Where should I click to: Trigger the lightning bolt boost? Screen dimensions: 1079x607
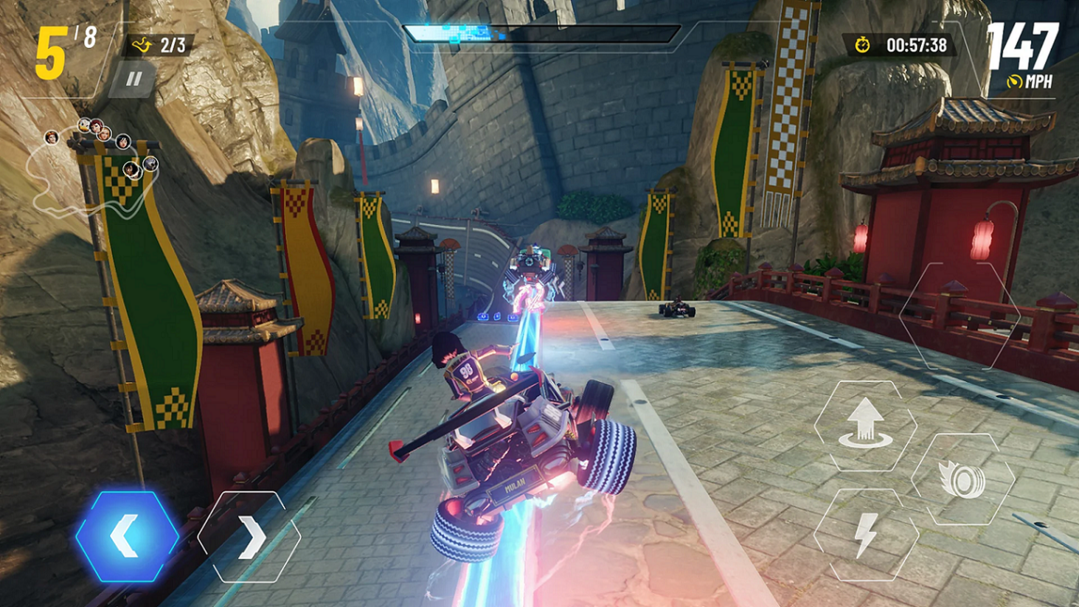tap(865, 535)
